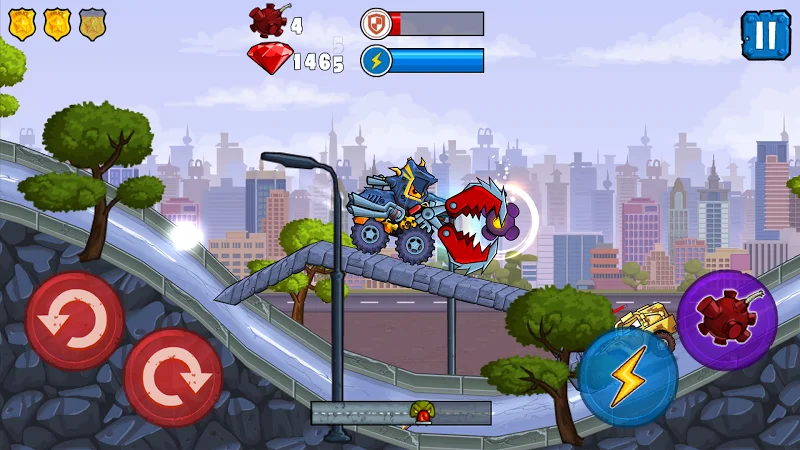Tap the clockwise tilt button
The image size is (800, 450).
tap(174, 377)
